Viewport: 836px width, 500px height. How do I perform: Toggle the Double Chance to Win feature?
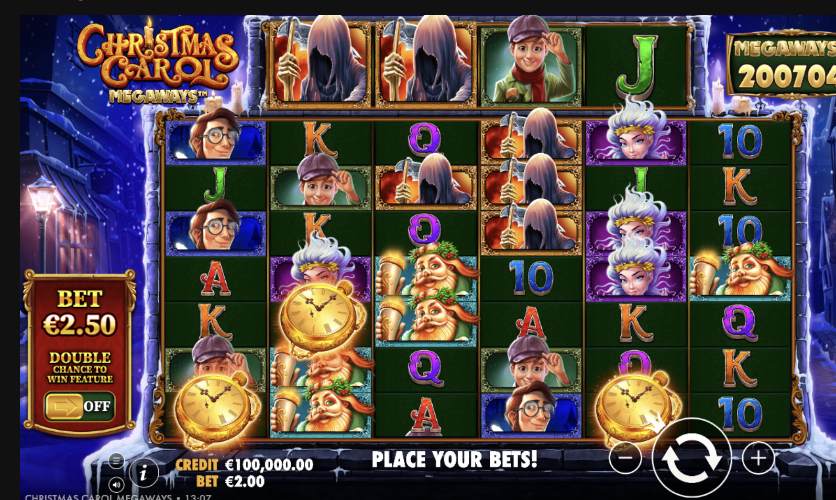tap(79, 406)
